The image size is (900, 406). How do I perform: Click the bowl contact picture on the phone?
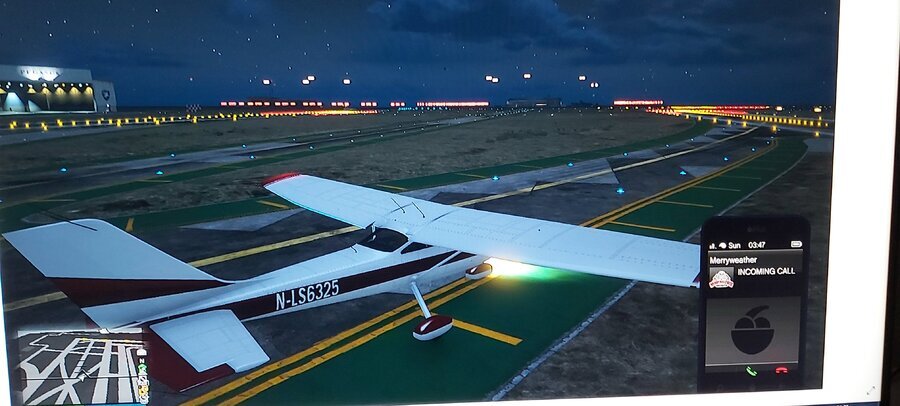coord(752,330)
